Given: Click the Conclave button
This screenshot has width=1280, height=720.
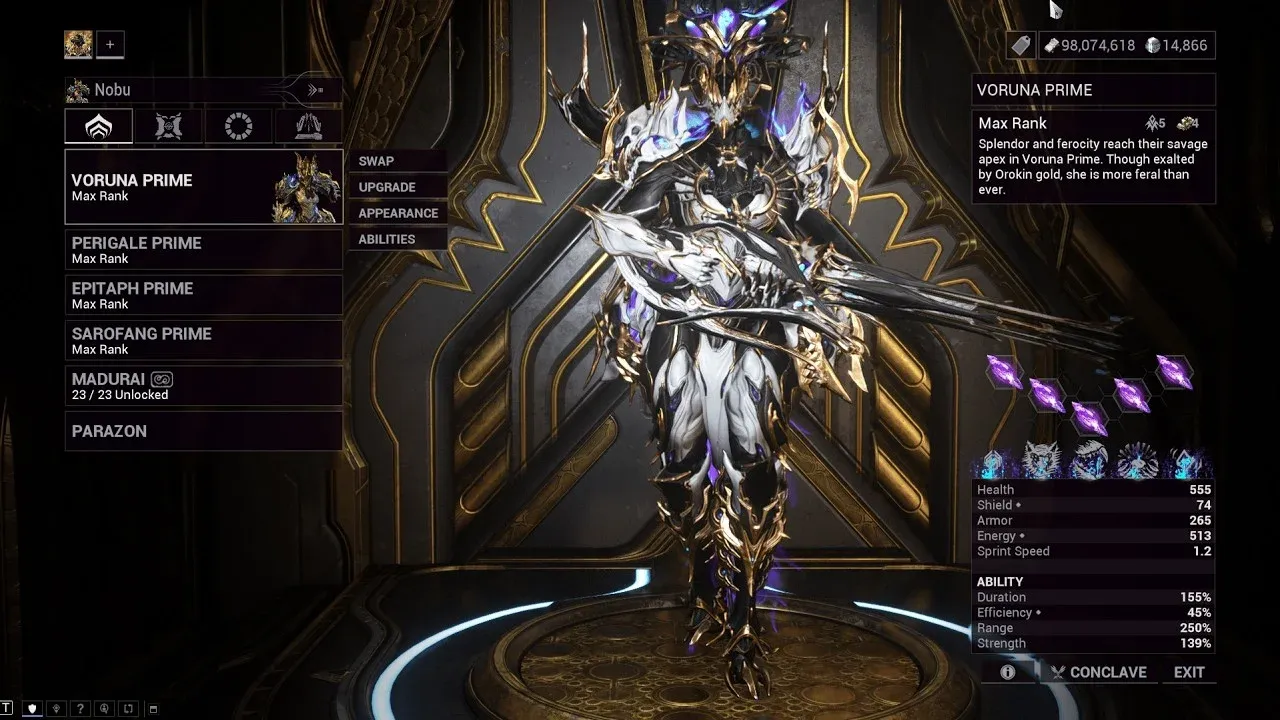Looking at the screenshot, I should 1098,672.
